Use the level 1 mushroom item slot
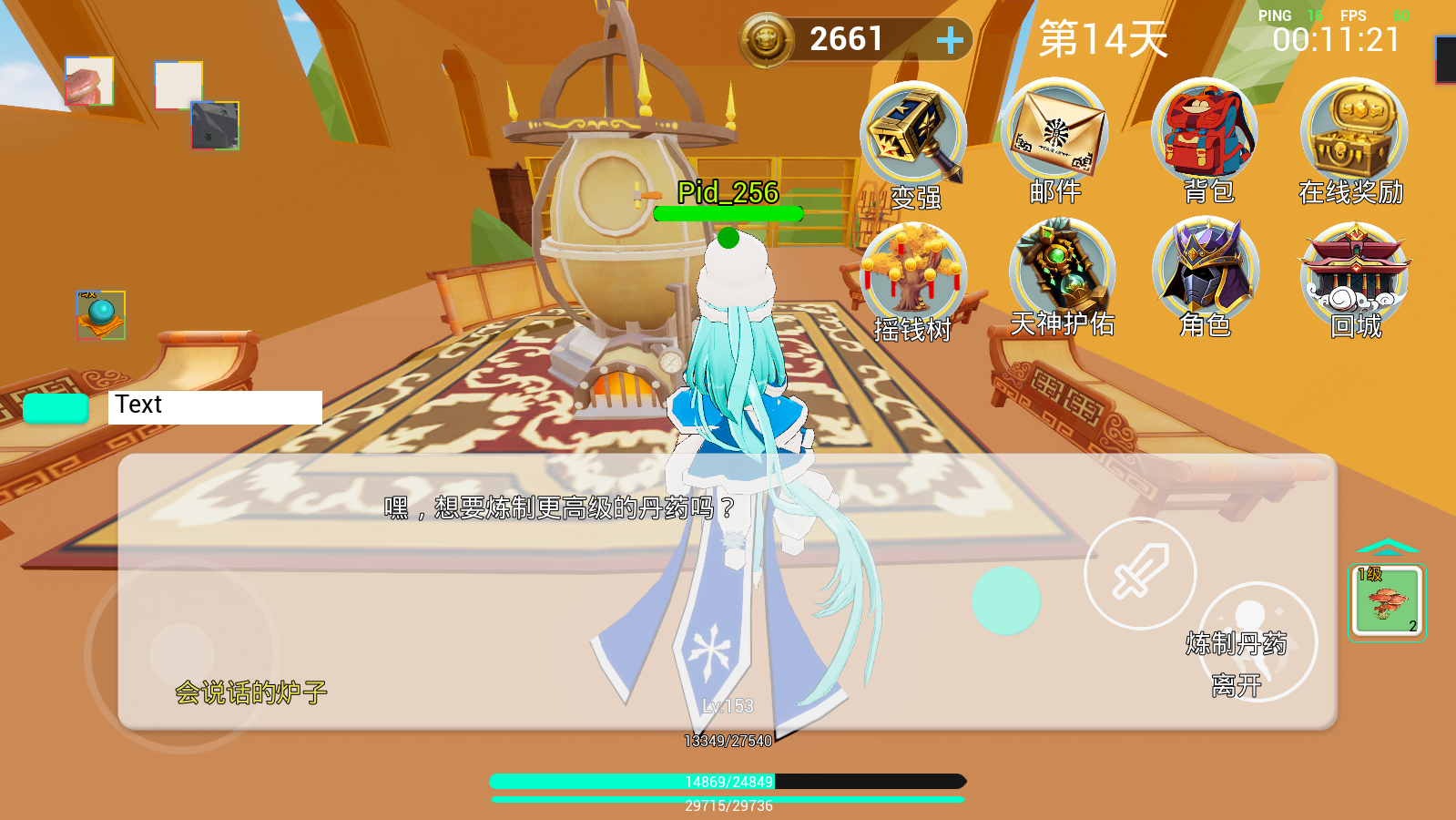The image size is (1456, 820). point(1387,601)
